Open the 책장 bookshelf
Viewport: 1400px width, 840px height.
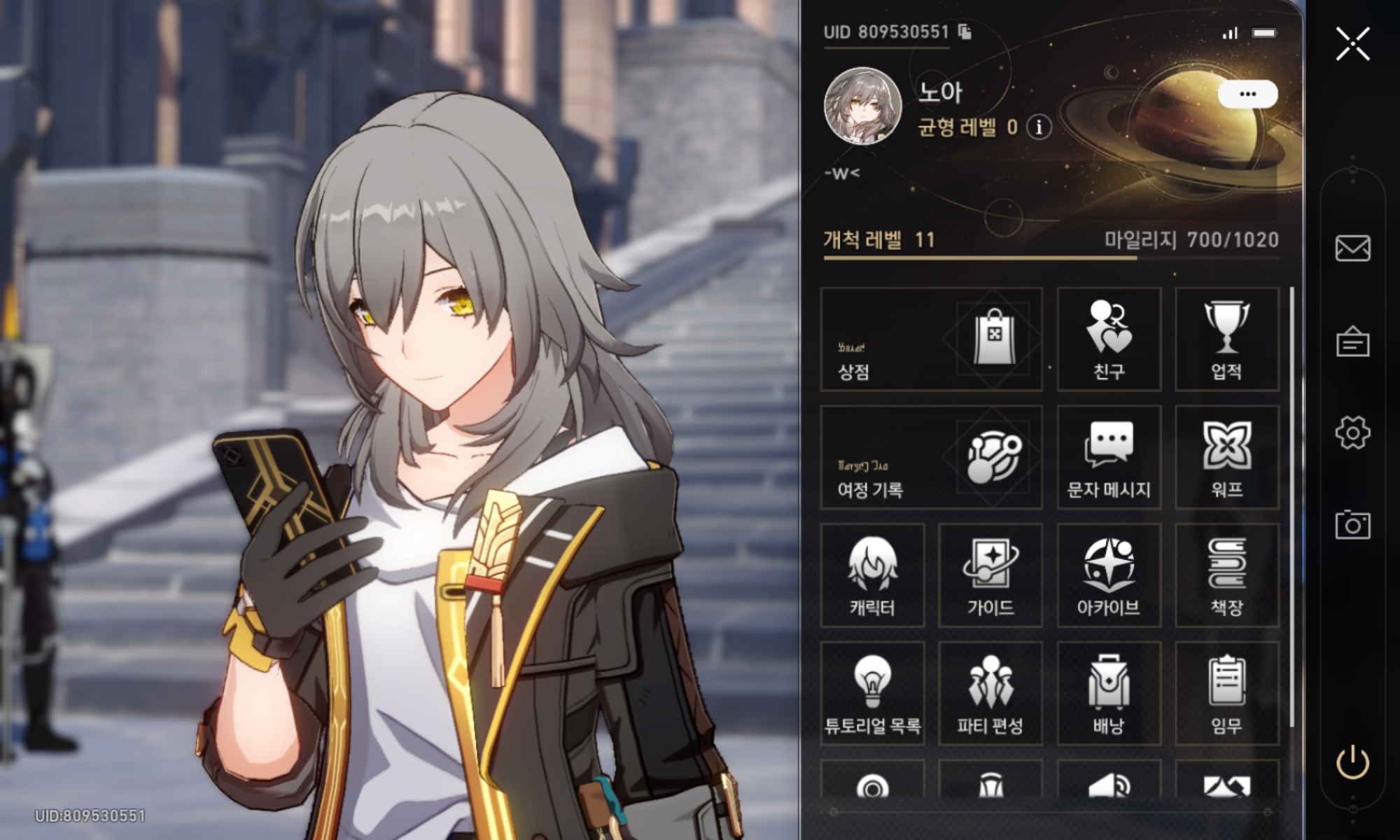pyautogui.click(x=1226, y=575)
